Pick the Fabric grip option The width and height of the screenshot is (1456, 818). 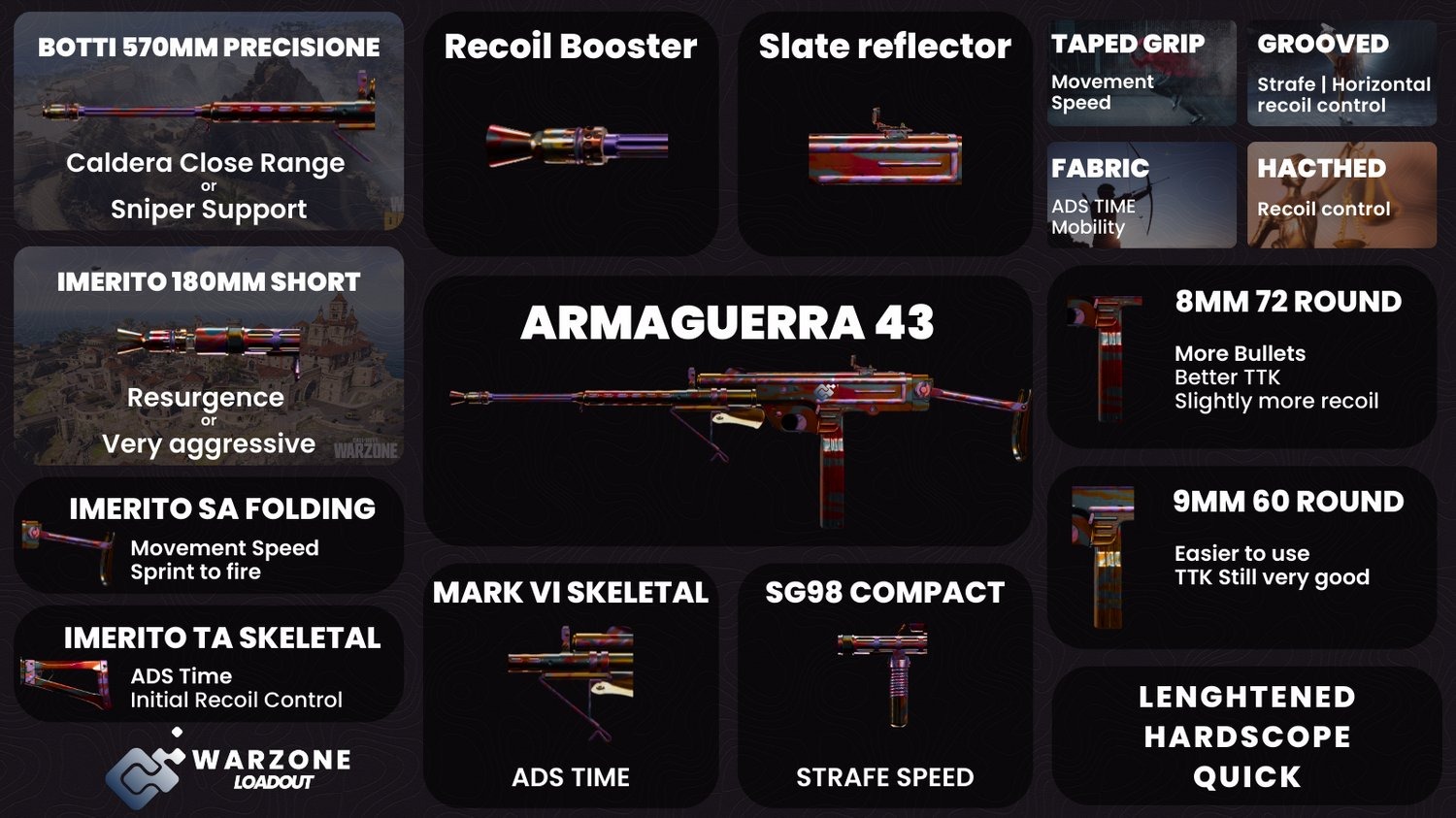click(1142, 195)
